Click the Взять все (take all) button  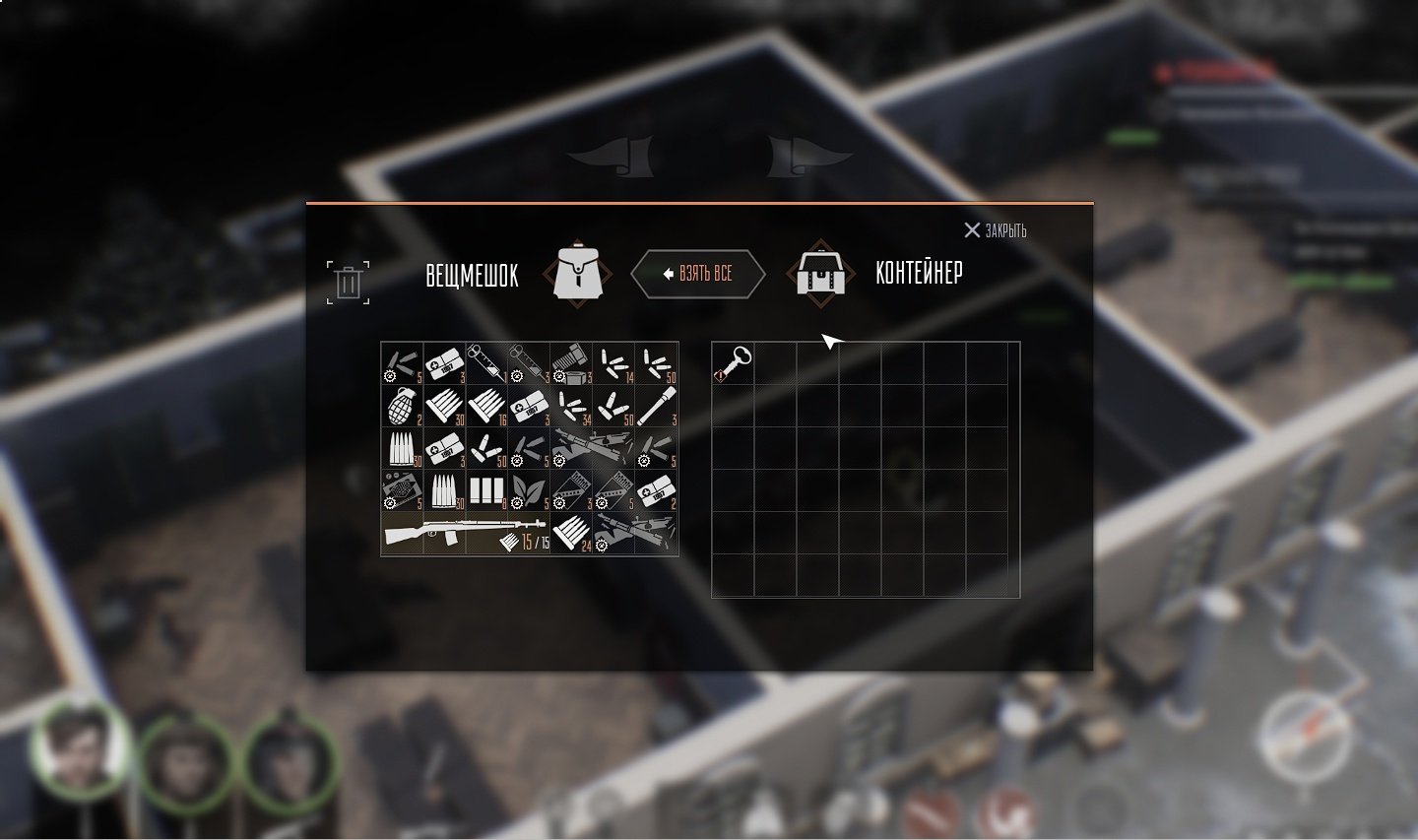click(x=698, y=274)
